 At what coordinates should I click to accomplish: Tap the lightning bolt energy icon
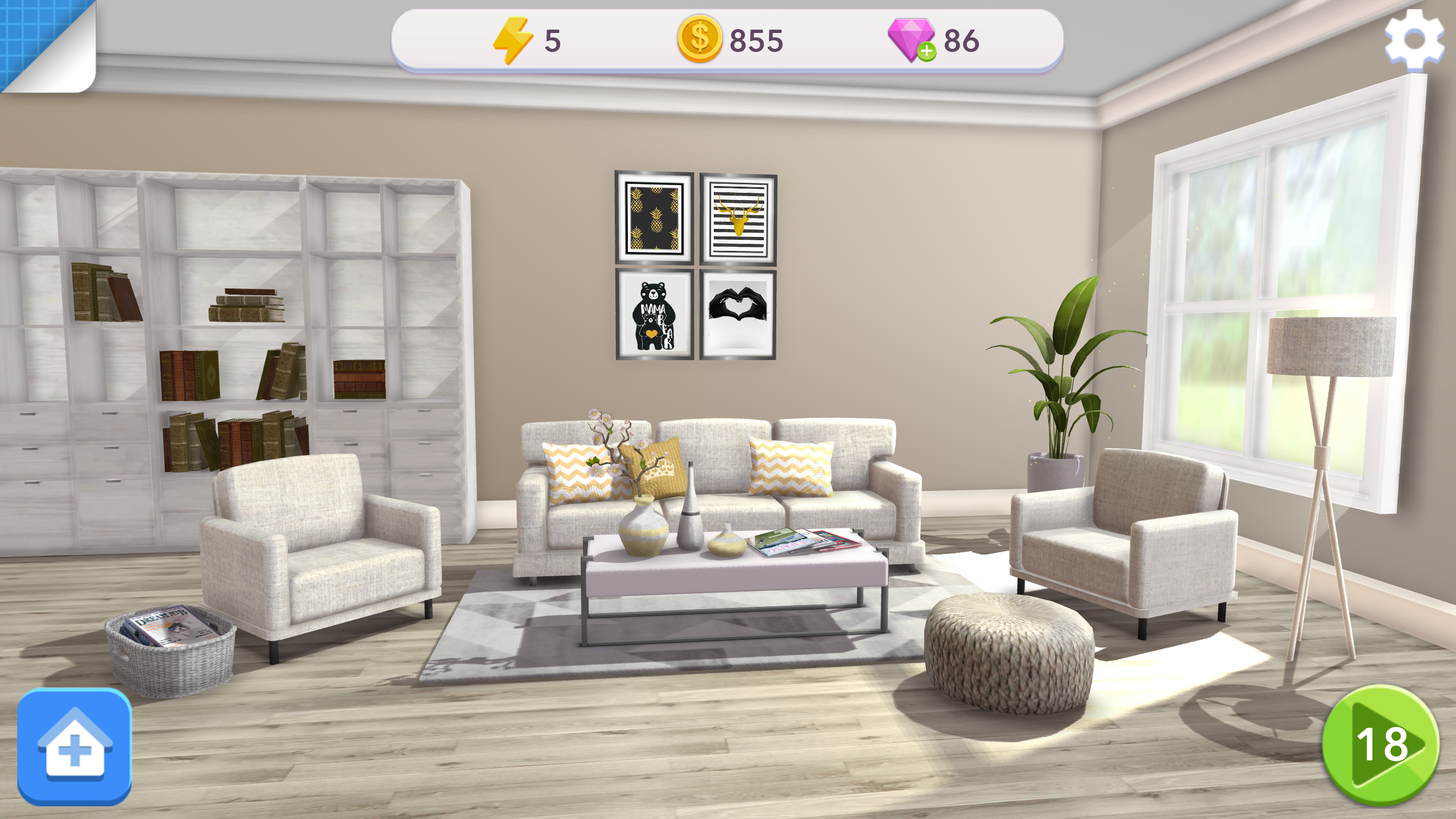[x=512, y=40]
